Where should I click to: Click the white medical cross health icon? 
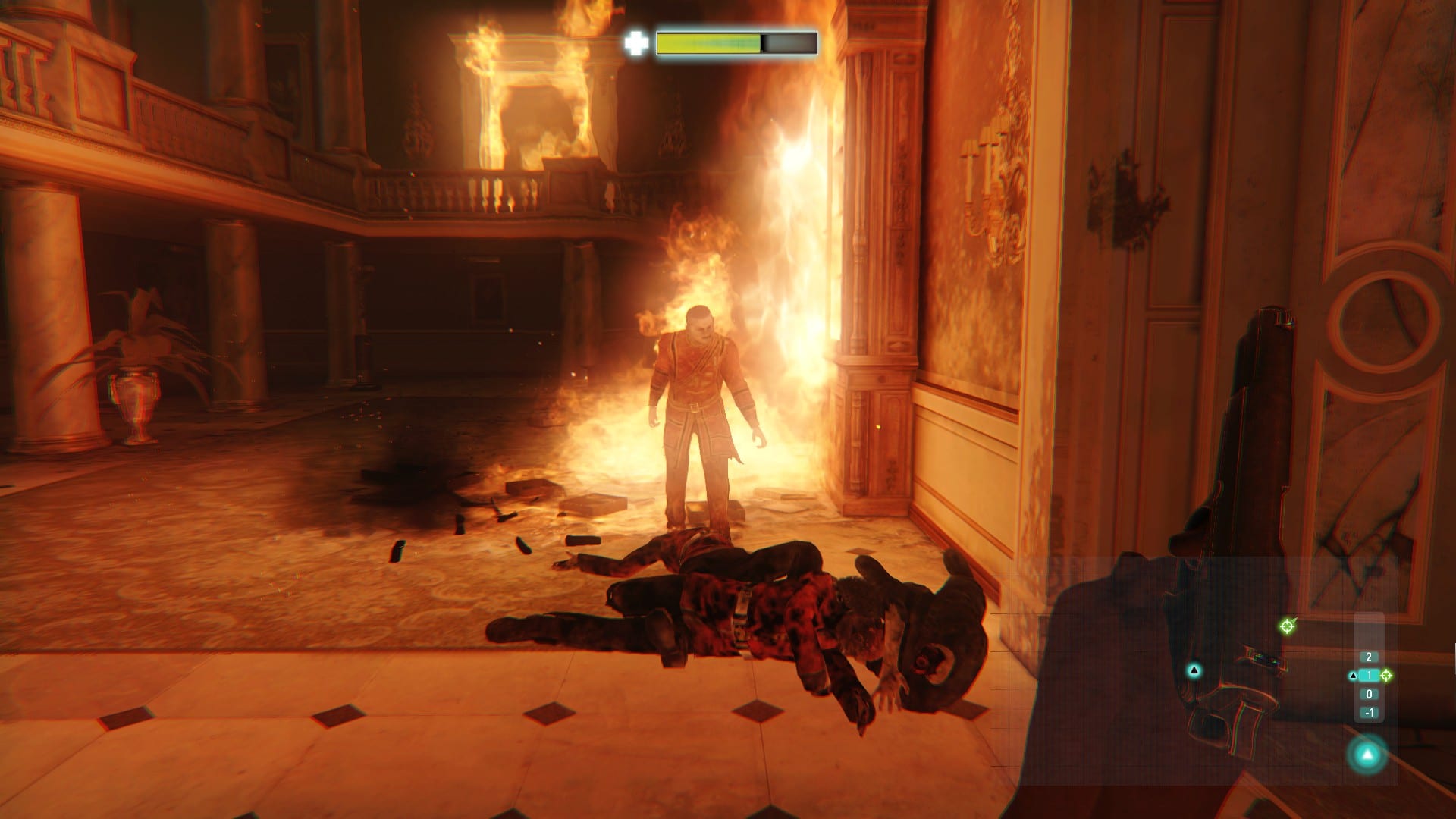tap(635, 43)
